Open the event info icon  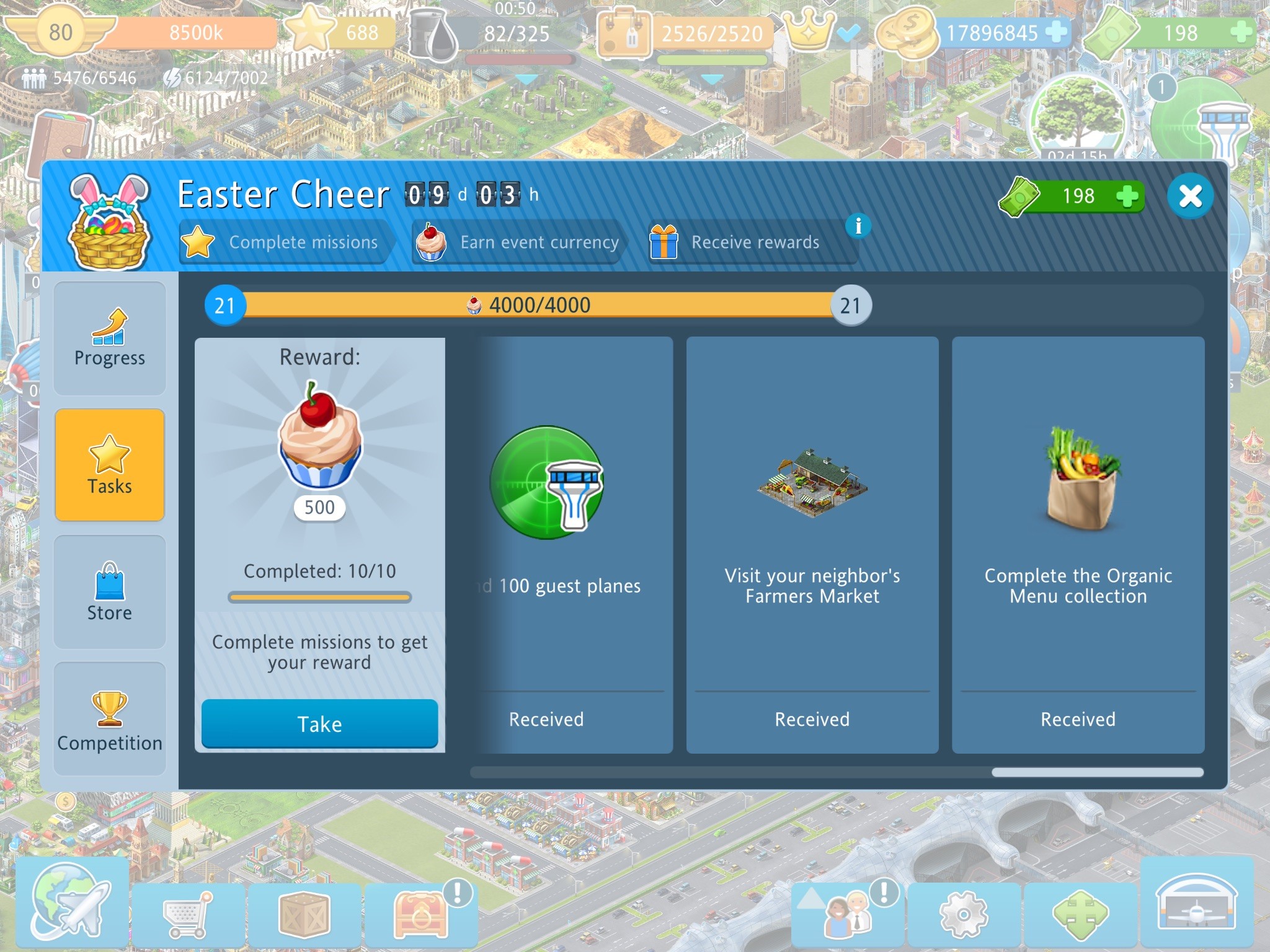(858, 226)
